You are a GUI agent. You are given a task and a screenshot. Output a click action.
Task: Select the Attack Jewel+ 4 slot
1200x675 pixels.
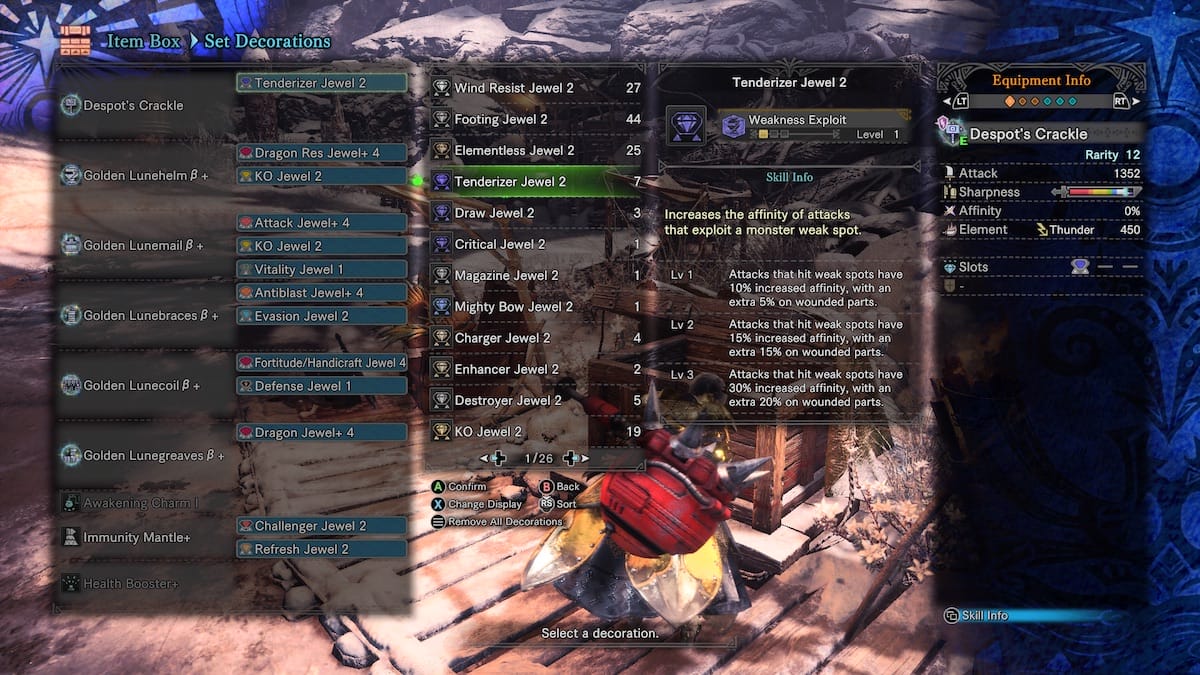point(322,222)
